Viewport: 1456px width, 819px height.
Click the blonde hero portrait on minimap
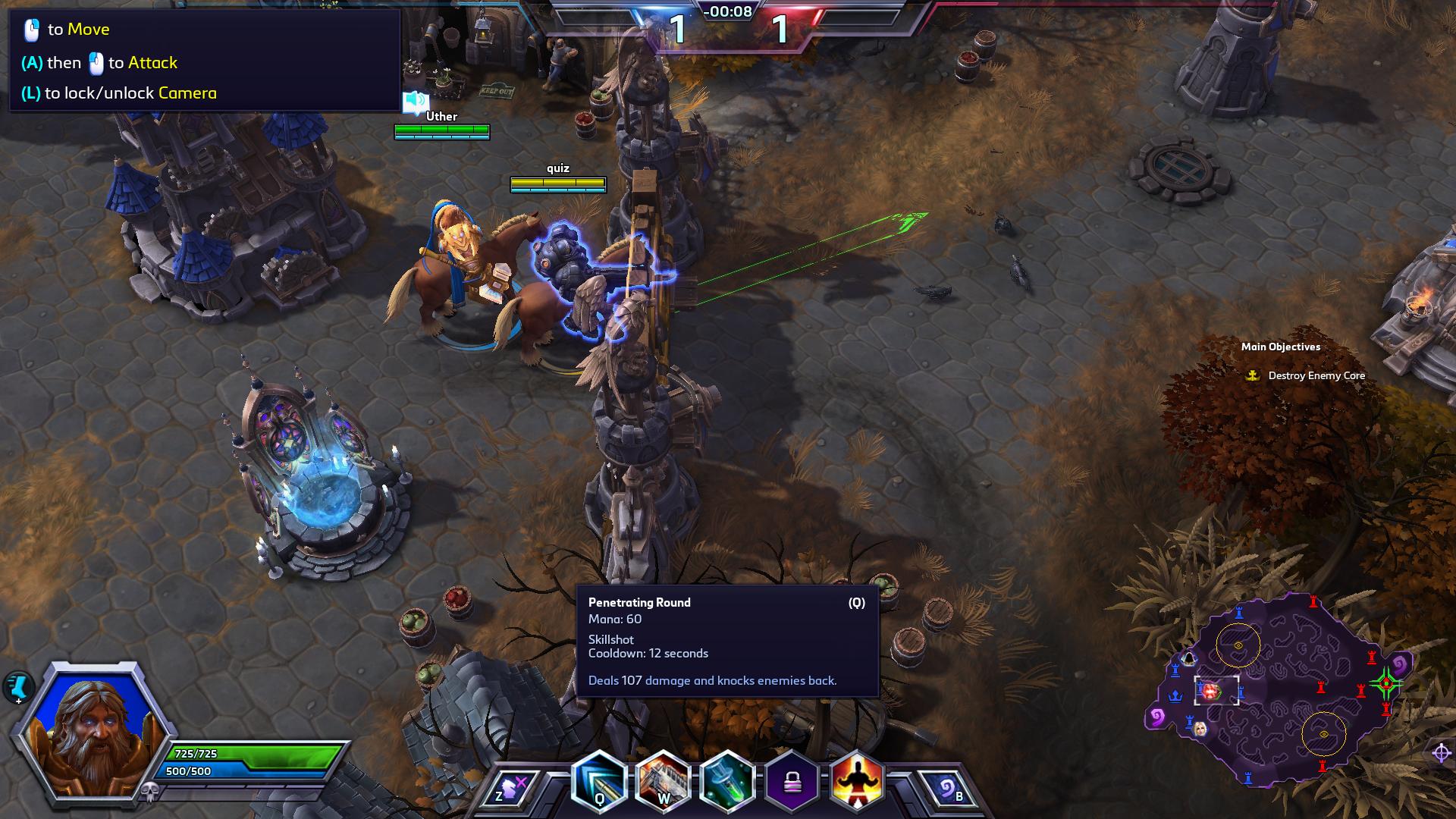[1200, 729]
